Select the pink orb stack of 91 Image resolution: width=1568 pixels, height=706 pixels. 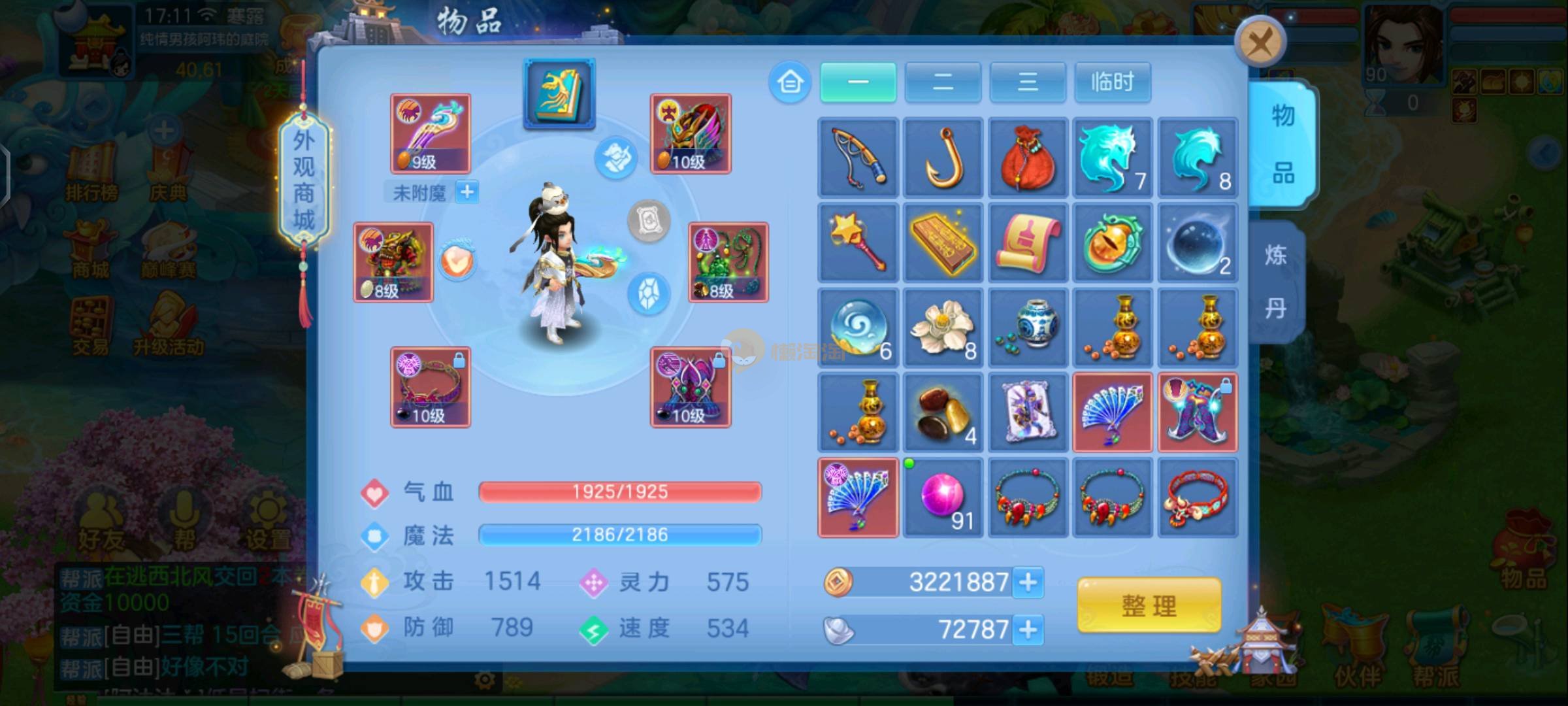pyautogui.click(x=943, y=497)
